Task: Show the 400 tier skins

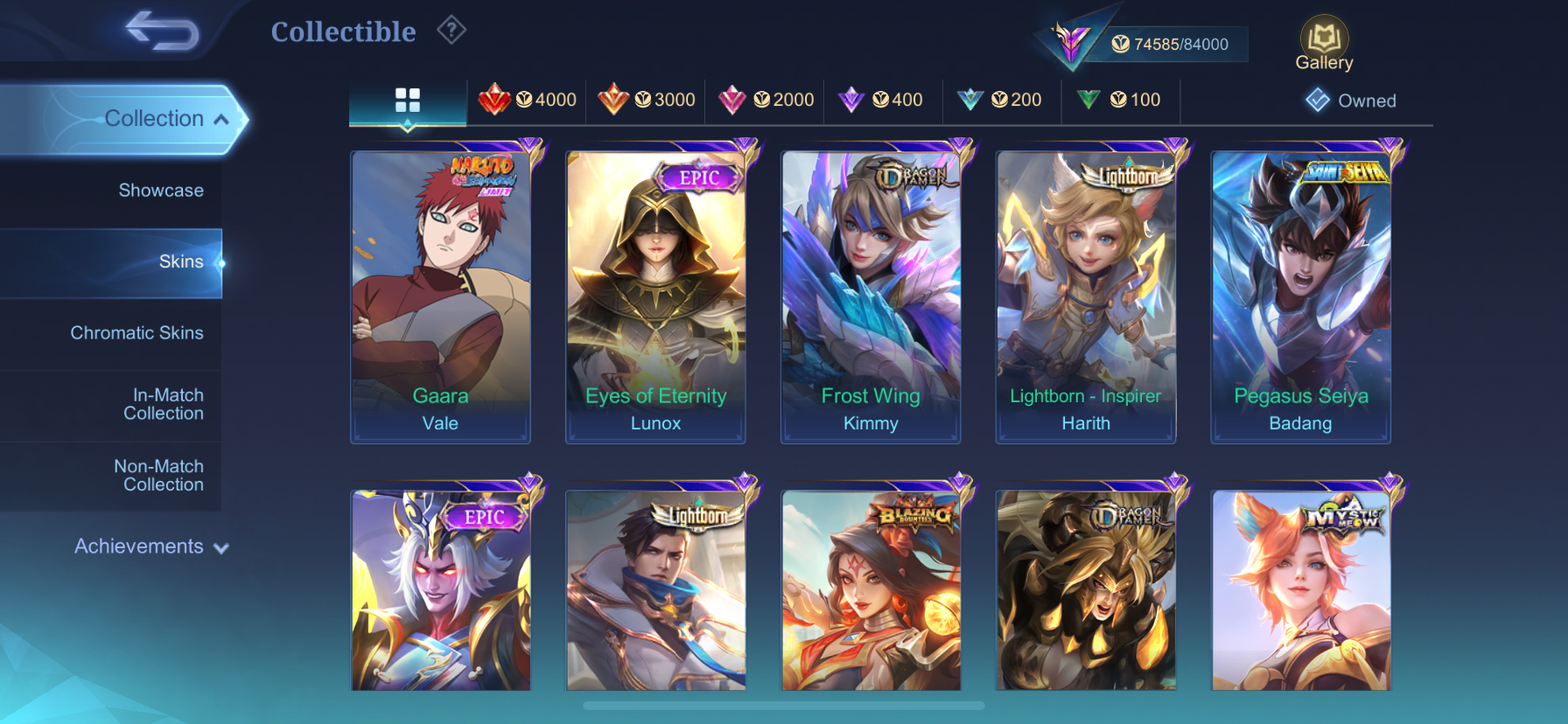Action: pos(882,101)
